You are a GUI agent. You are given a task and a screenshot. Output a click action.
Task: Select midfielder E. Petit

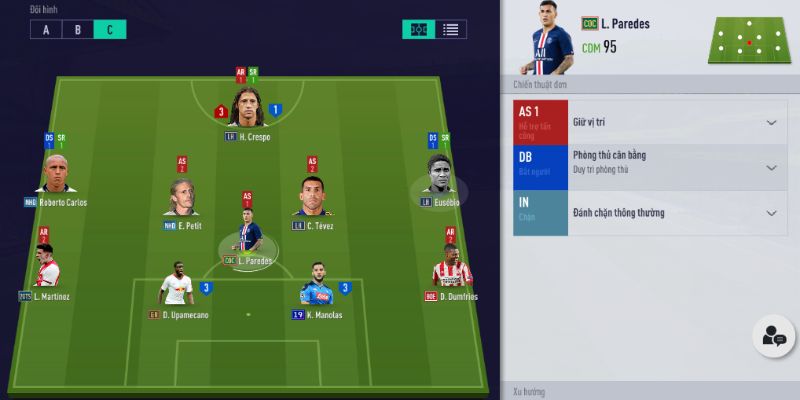[182, 198]
